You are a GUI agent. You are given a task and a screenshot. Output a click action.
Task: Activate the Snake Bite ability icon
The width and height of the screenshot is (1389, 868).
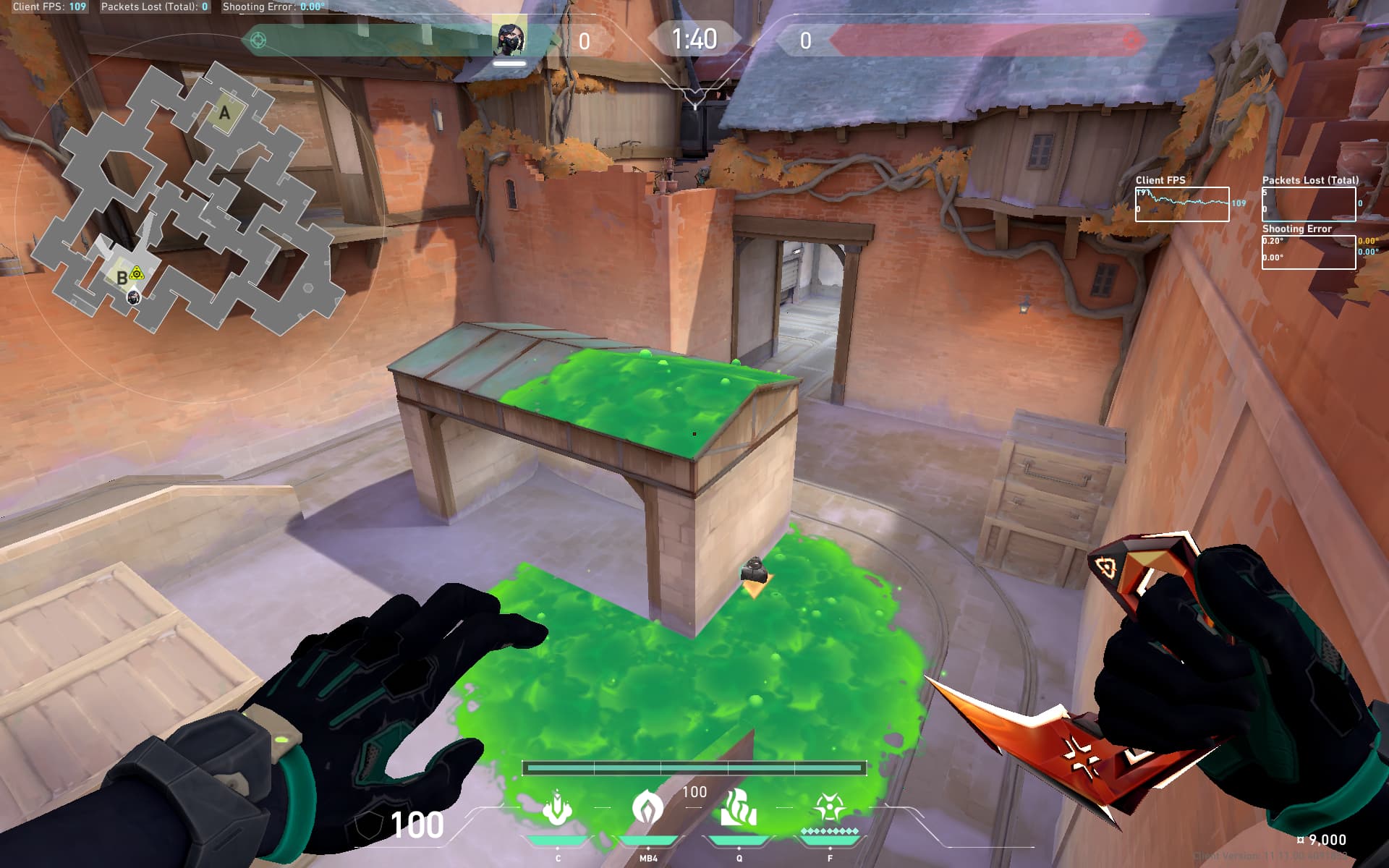click(x=557, y=809)
